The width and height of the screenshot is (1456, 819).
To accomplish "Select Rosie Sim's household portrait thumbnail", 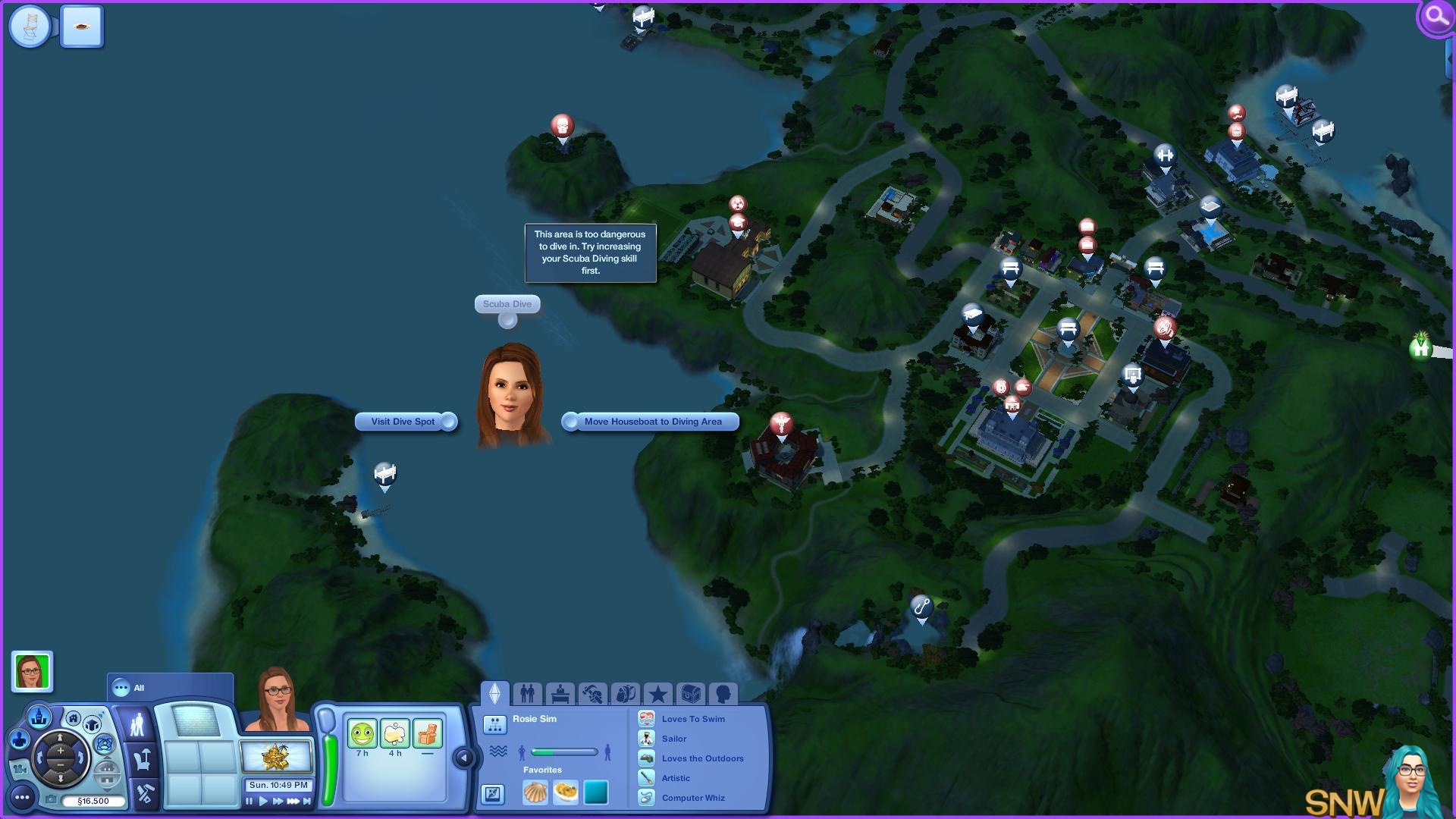I will tap(32, 671).
